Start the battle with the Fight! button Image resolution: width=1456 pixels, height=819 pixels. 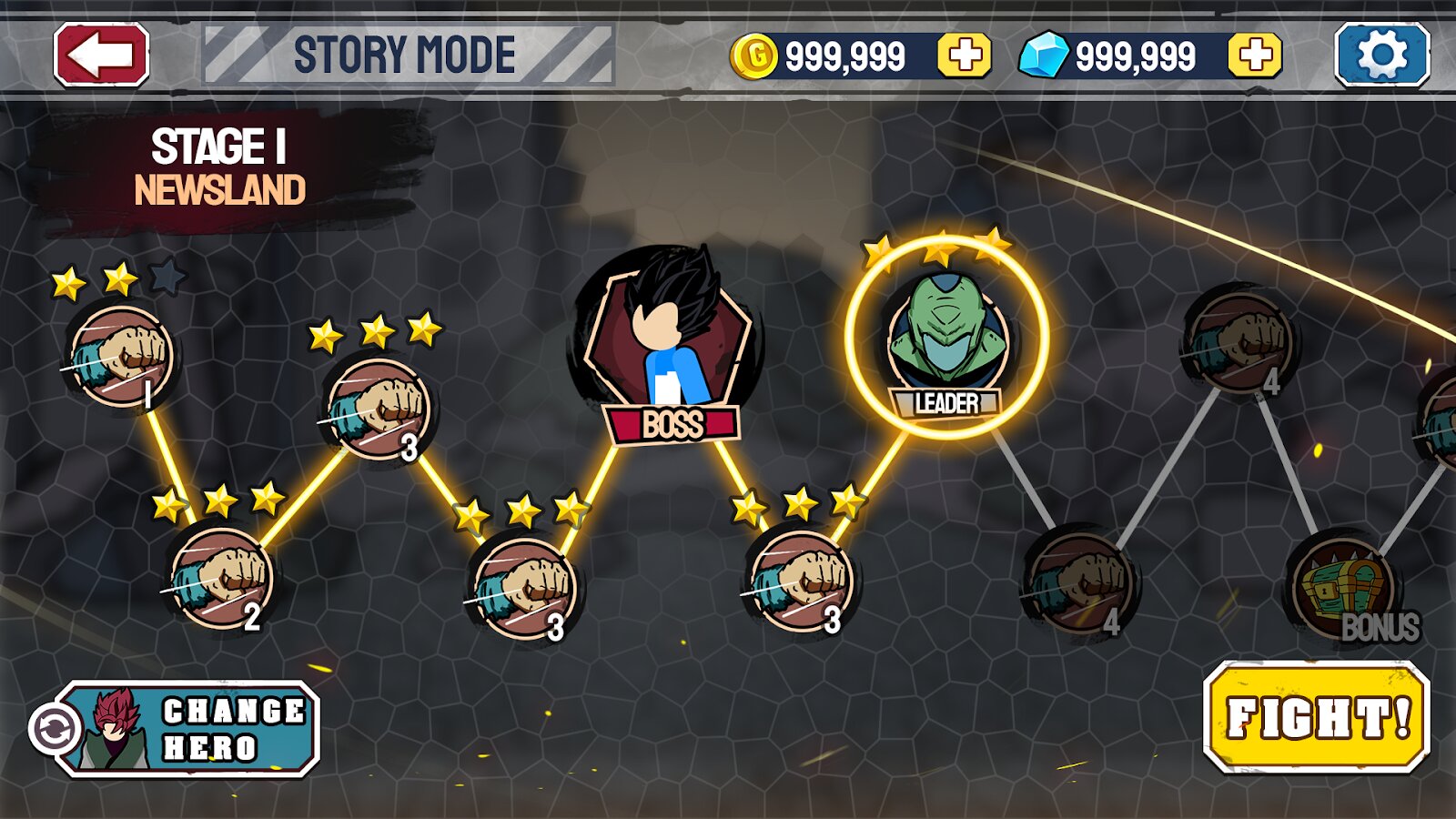coord(1317,717)
